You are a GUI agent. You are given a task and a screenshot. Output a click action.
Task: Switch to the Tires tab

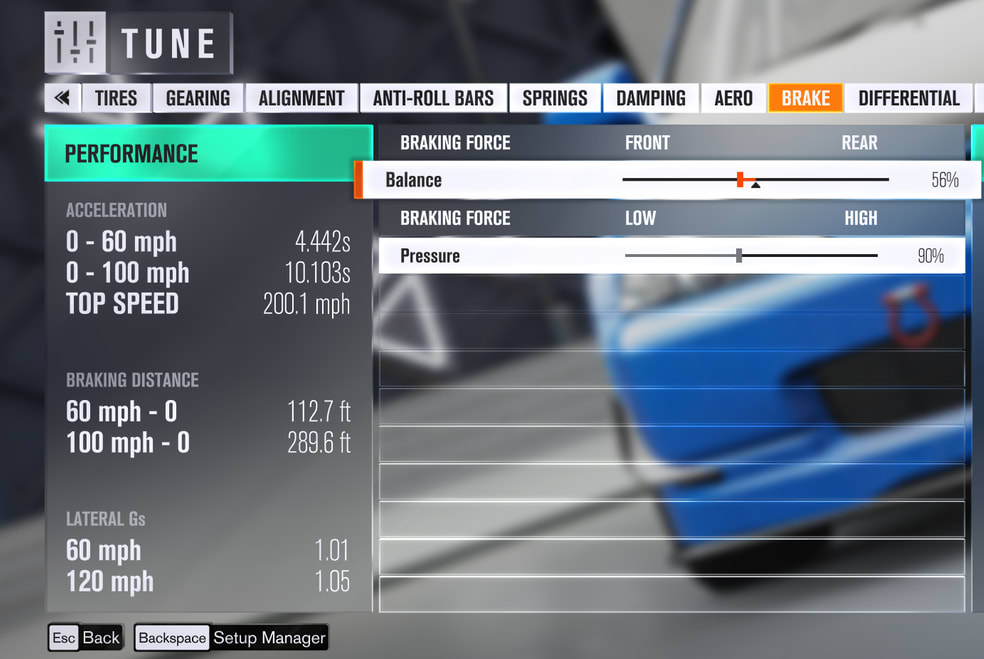click(116, 98)
